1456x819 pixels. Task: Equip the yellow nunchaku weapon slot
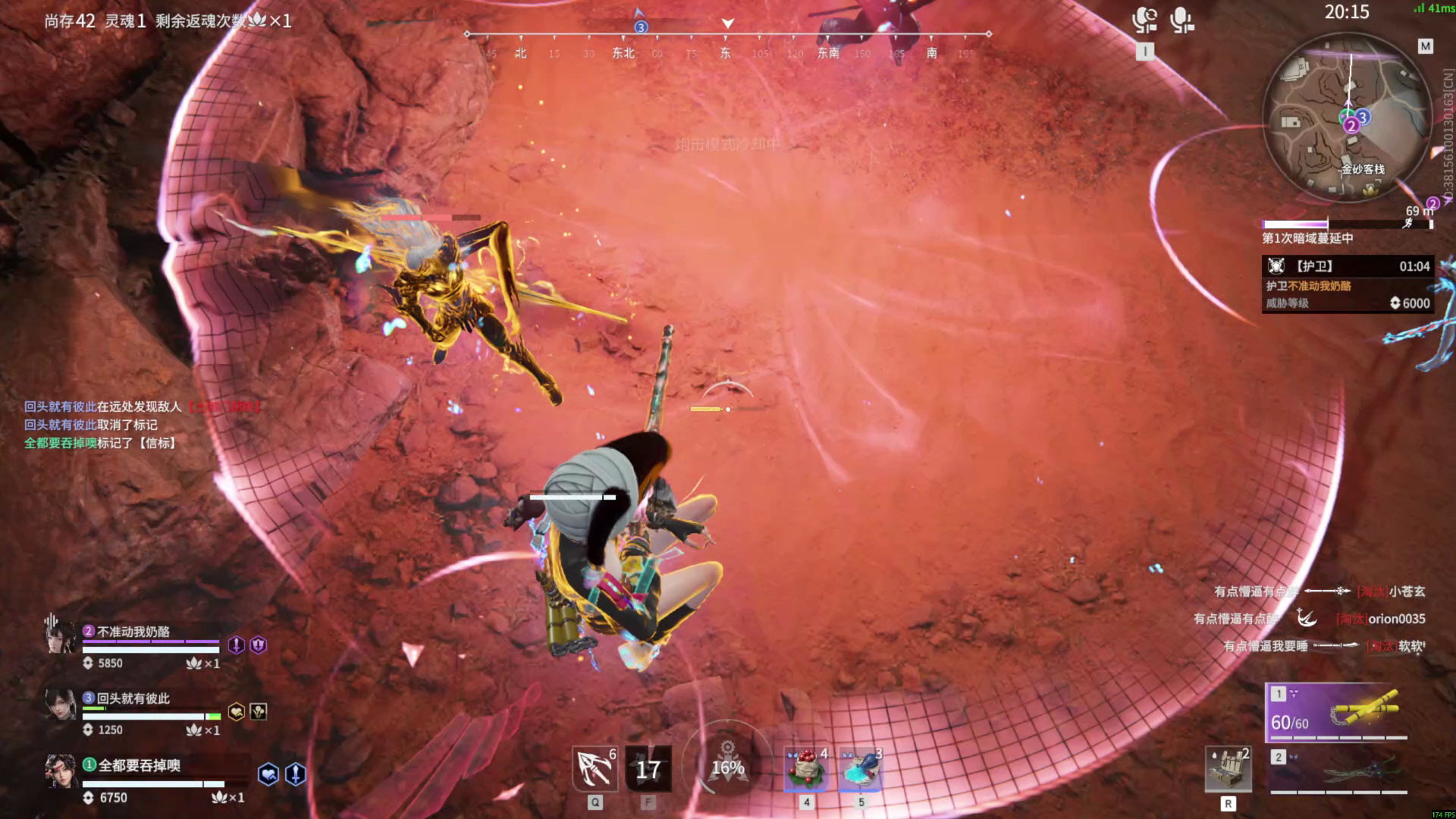point(1338,713)
